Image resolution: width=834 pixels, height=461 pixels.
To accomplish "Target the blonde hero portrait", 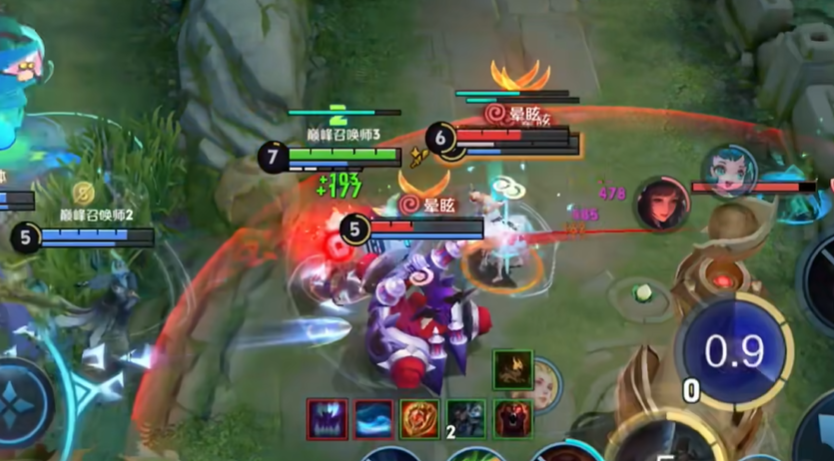I will coord(548,385).
